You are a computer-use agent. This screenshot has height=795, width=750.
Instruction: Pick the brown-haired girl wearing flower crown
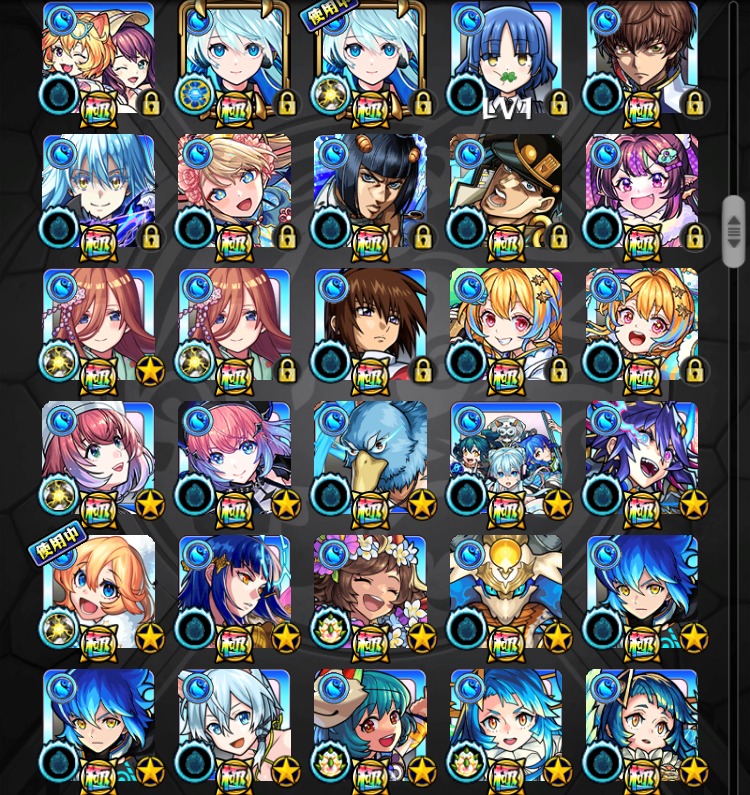(x=370, y=592)
